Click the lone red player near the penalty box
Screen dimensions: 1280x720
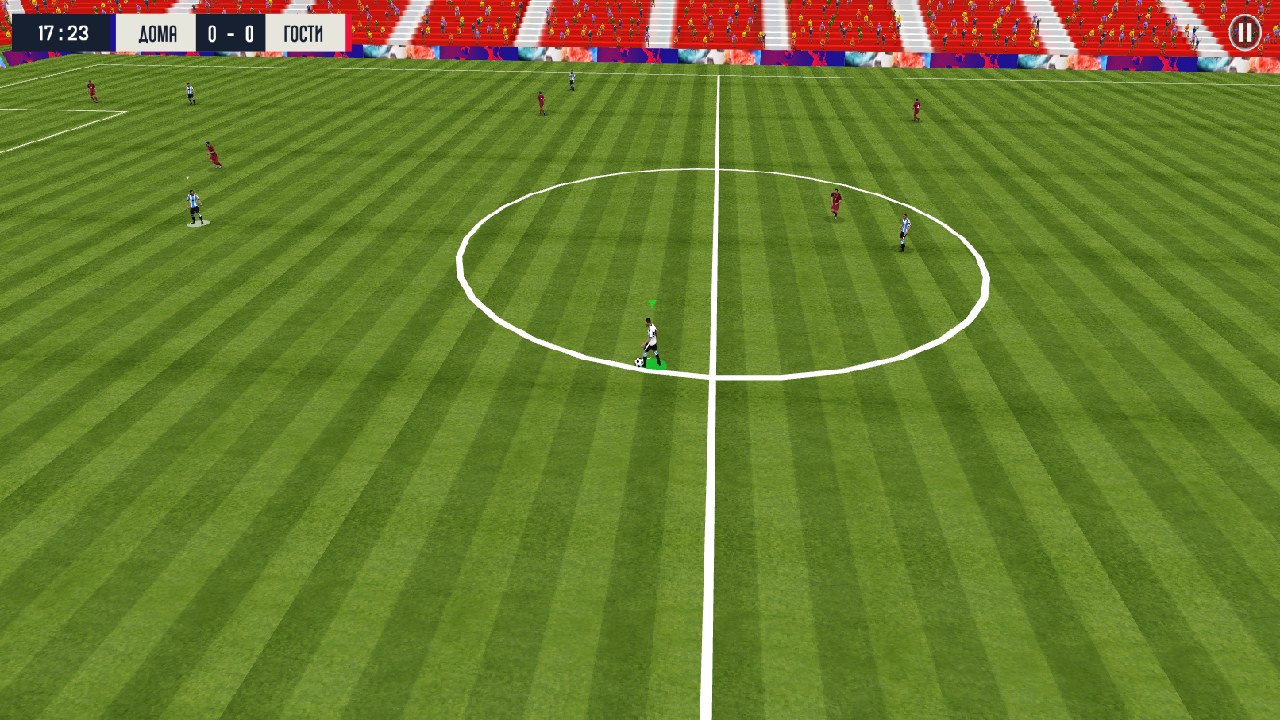tap(92, 92)
